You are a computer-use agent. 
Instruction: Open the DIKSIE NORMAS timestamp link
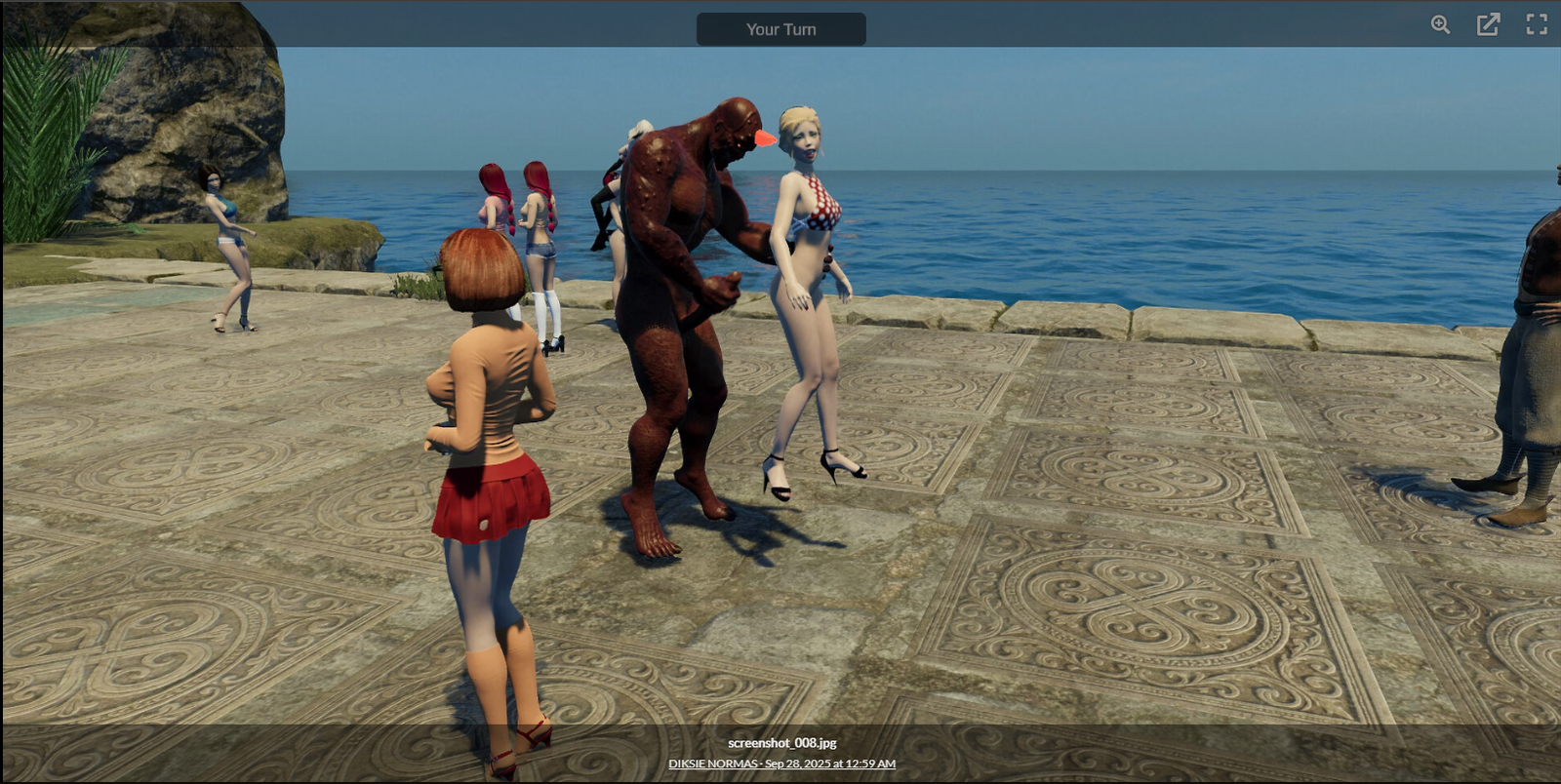click(x=781, y=764)
